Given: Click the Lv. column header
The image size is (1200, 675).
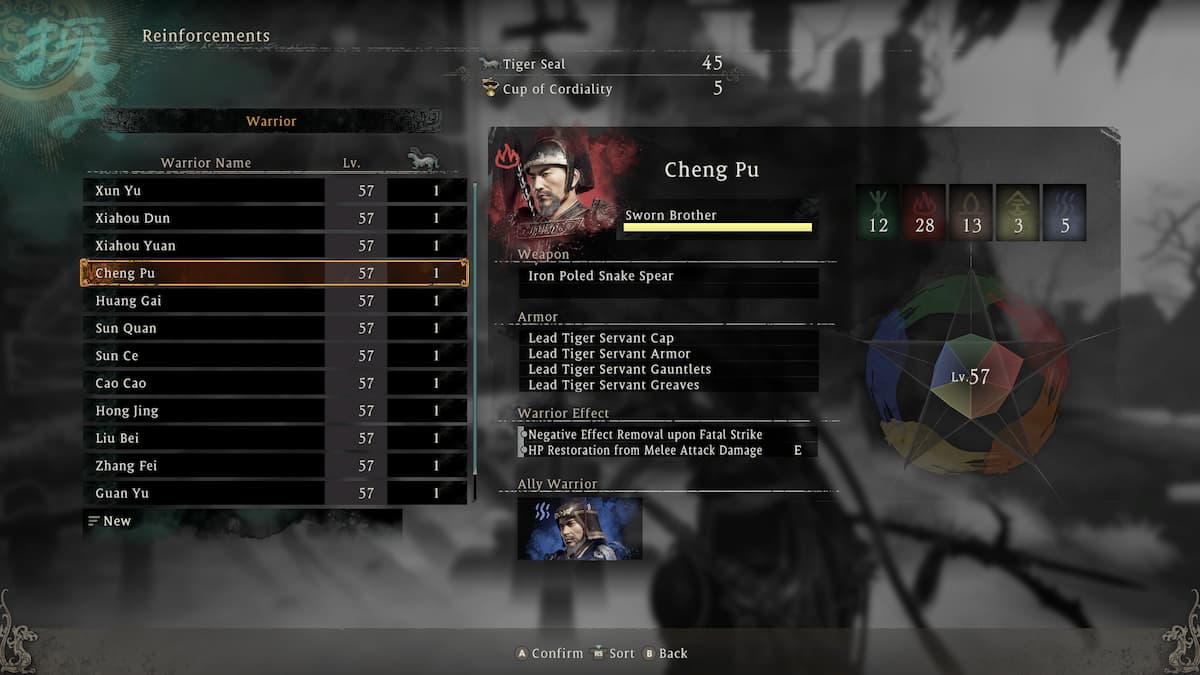Looking at the screenshot, I should pyautogui.click(x=350, y=162).
